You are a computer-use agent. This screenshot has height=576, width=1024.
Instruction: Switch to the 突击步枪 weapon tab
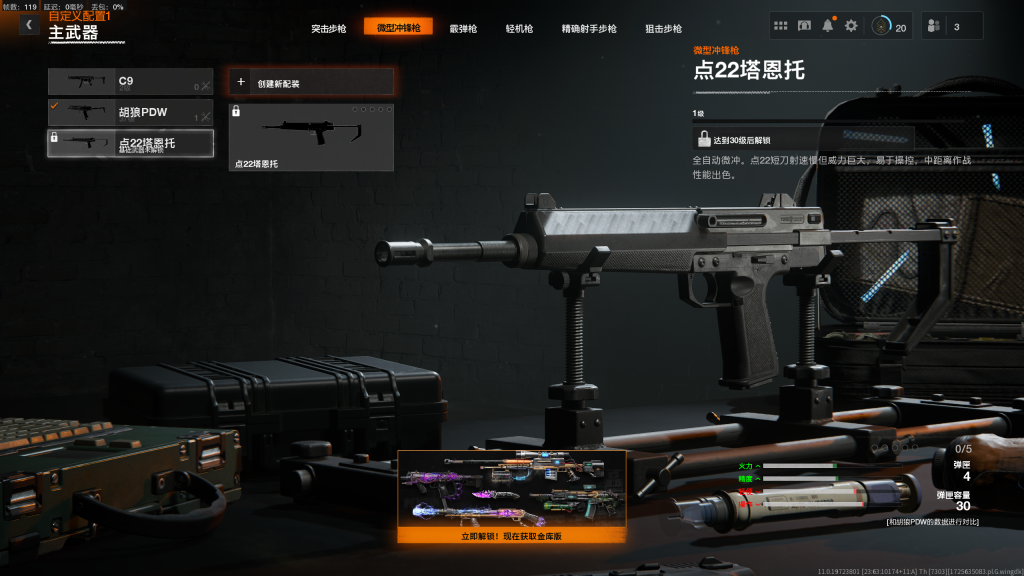[327, 28]
